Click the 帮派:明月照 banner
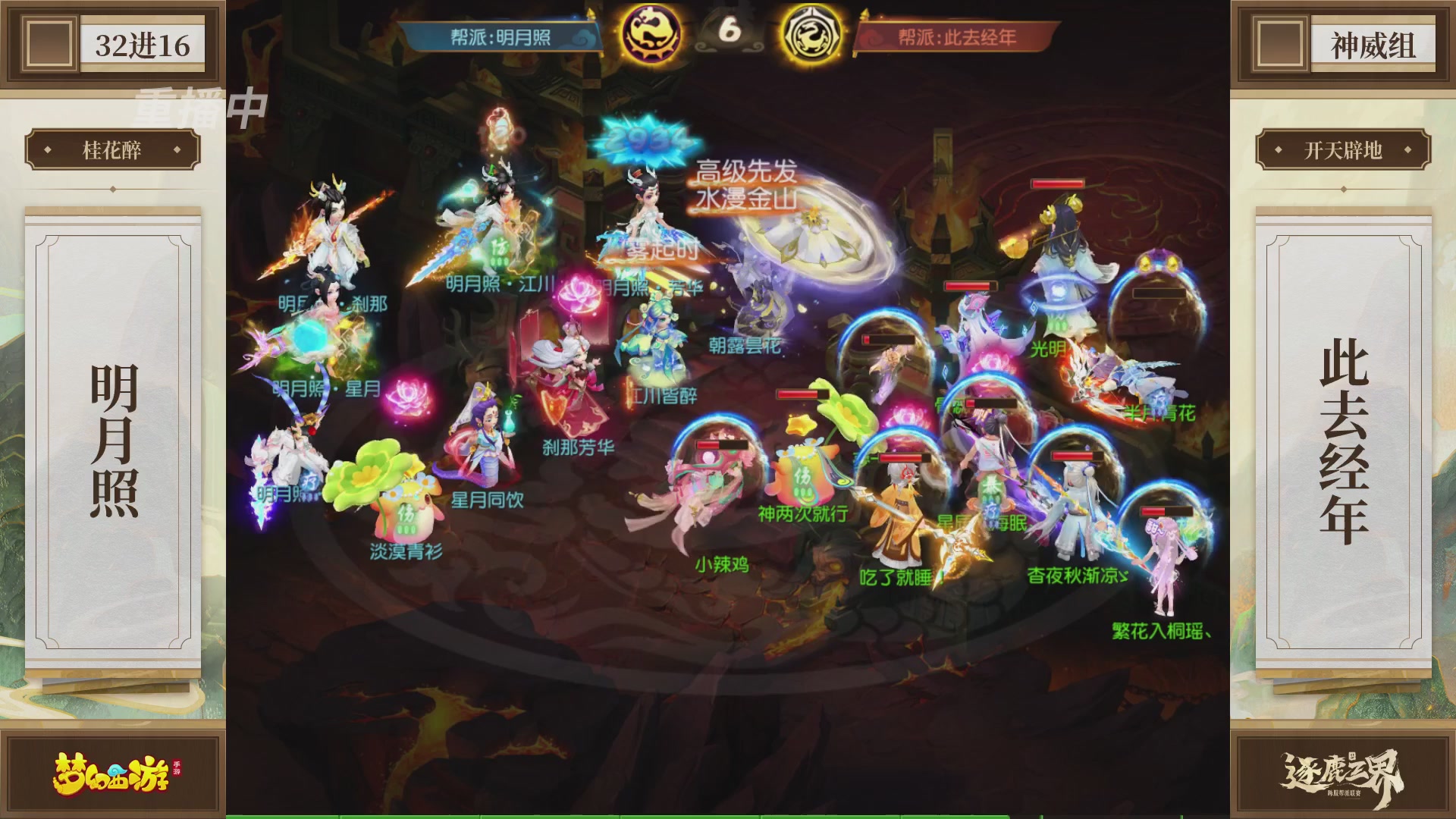Viewport: 1456px width, 819px height. [500, 35]
